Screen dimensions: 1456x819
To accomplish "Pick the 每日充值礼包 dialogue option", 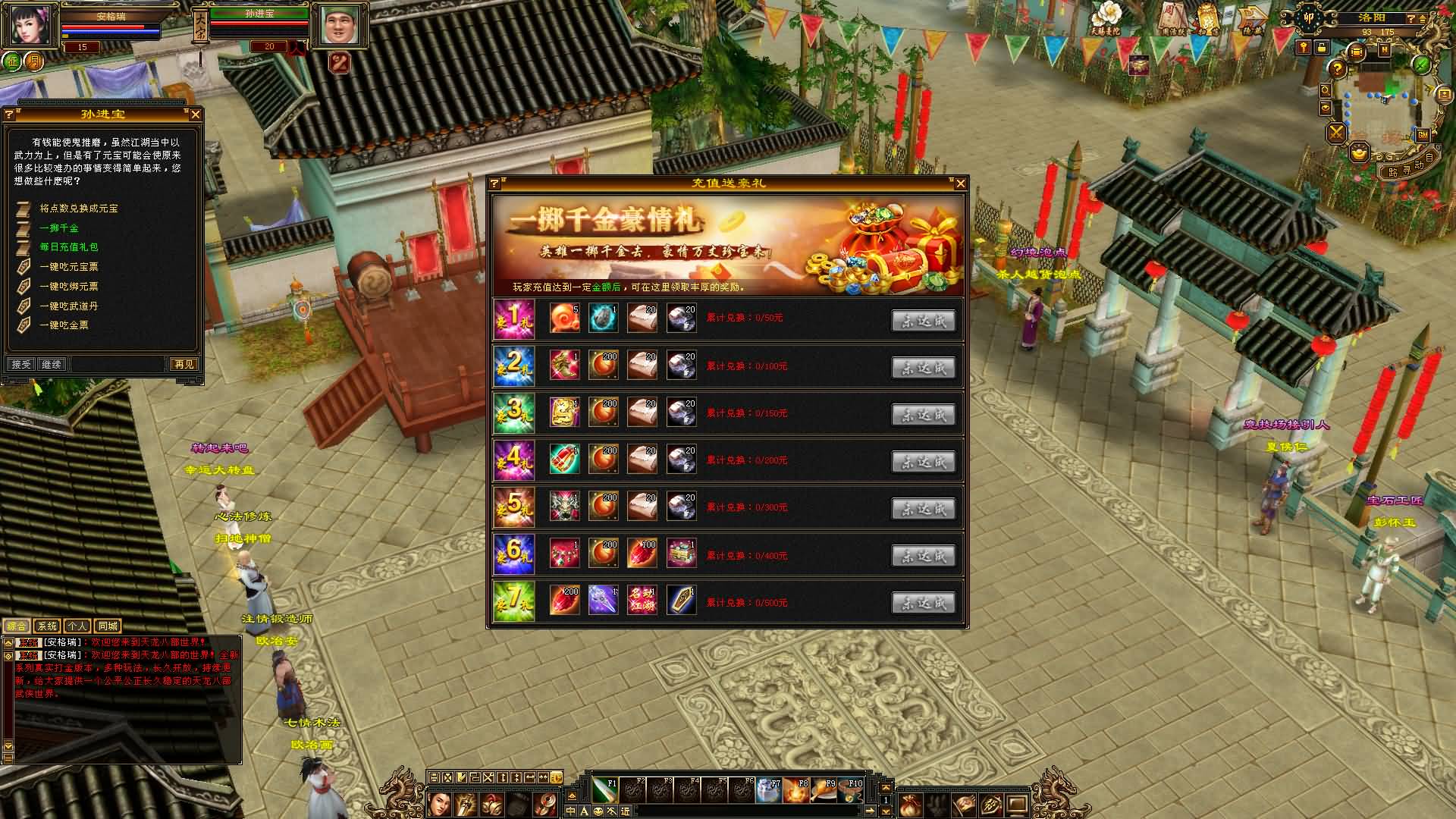I will pos(68,247).
